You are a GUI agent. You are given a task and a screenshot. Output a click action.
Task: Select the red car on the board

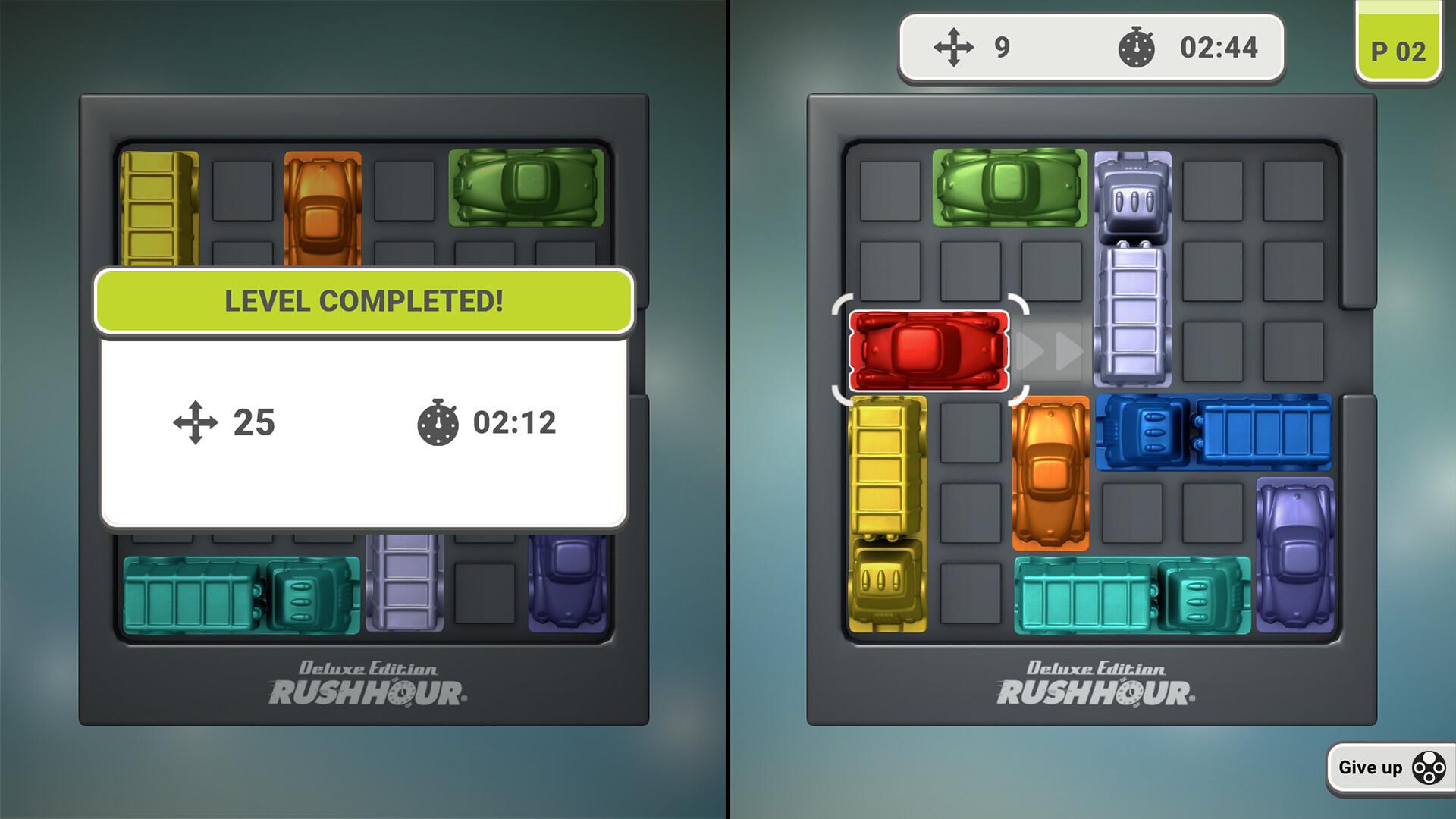(x=929, y=350)
